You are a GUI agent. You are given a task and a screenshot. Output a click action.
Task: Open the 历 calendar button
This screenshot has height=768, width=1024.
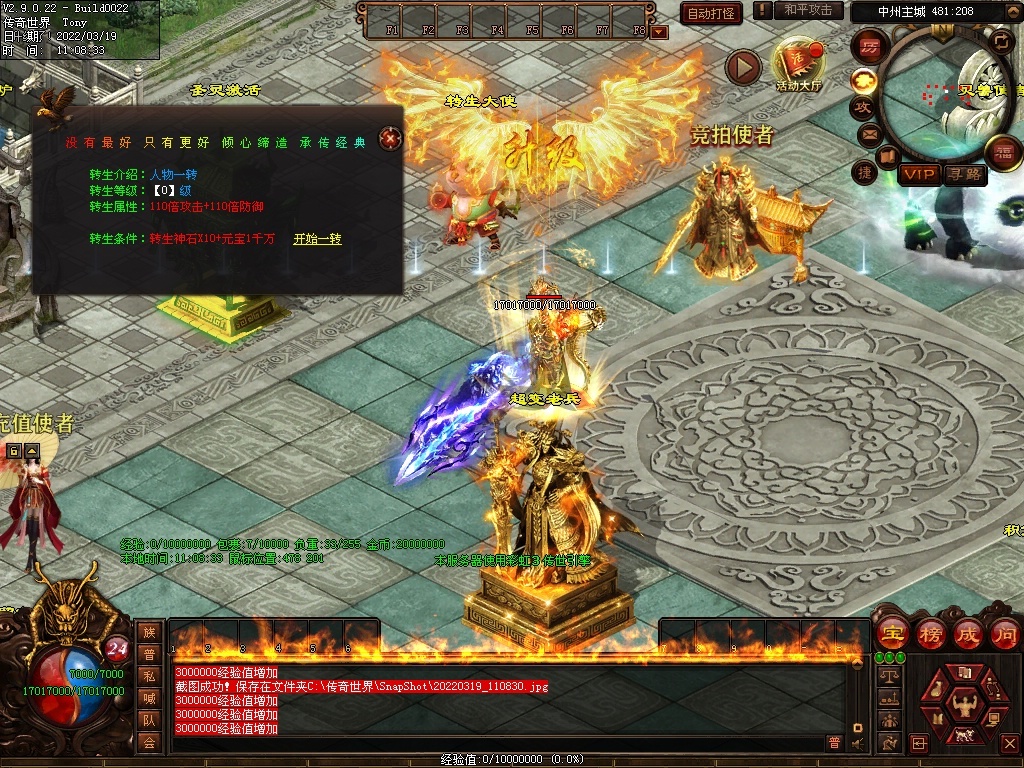(869, 46)
